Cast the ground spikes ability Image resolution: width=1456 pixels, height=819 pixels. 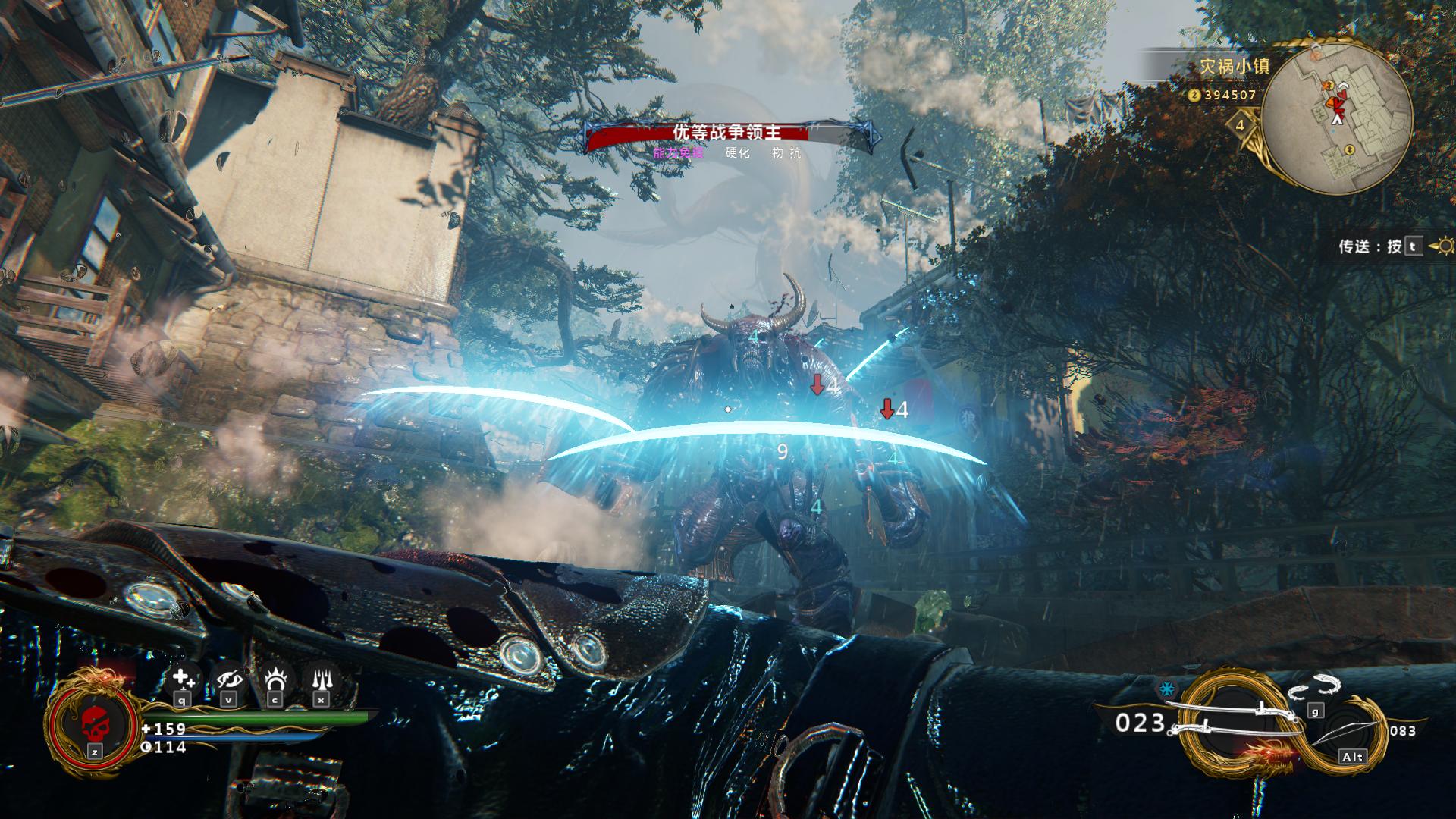pyautogui.click(x=320, y=679)
